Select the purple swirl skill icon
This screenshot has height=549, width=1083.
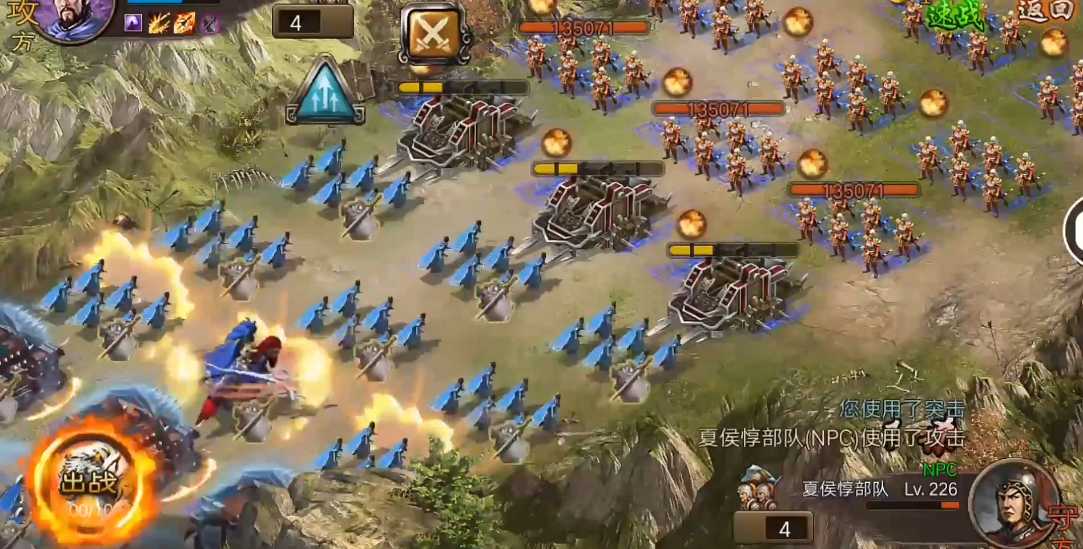(x=134, y=22)
